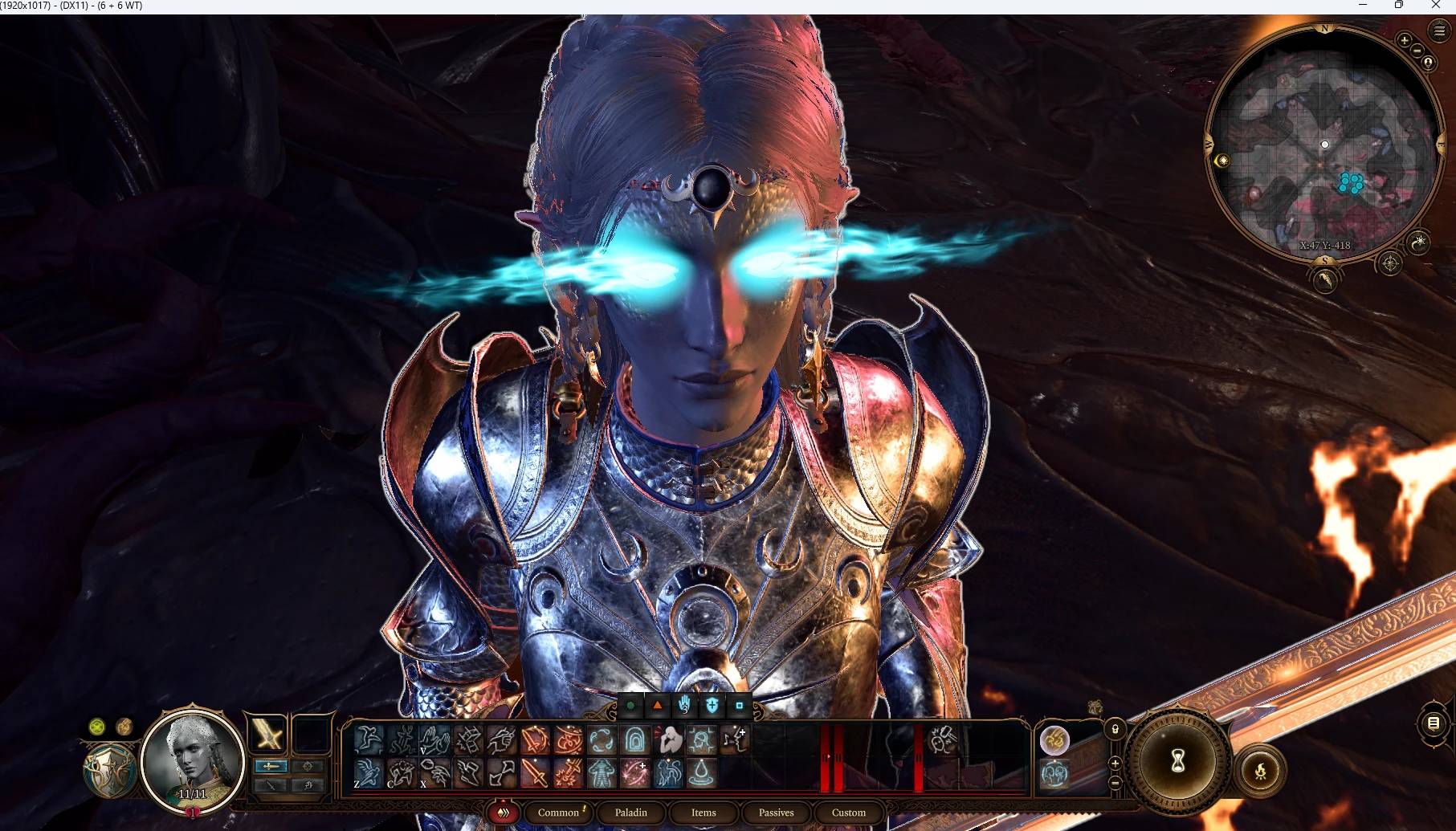
Task: Zoom in on the minimap
Action: [x=1404, y=40]
